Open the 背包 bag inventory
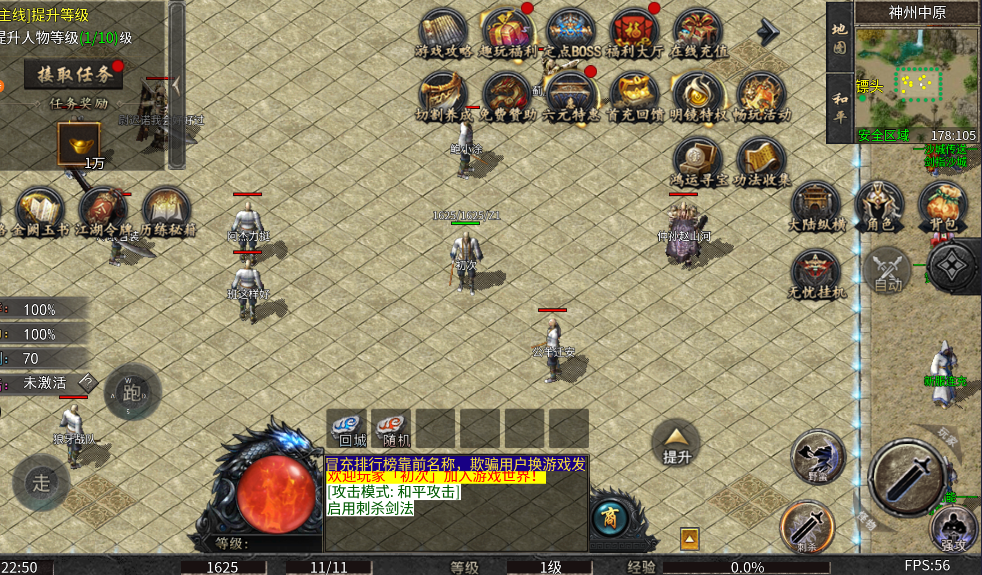 [x=942, y=204]
